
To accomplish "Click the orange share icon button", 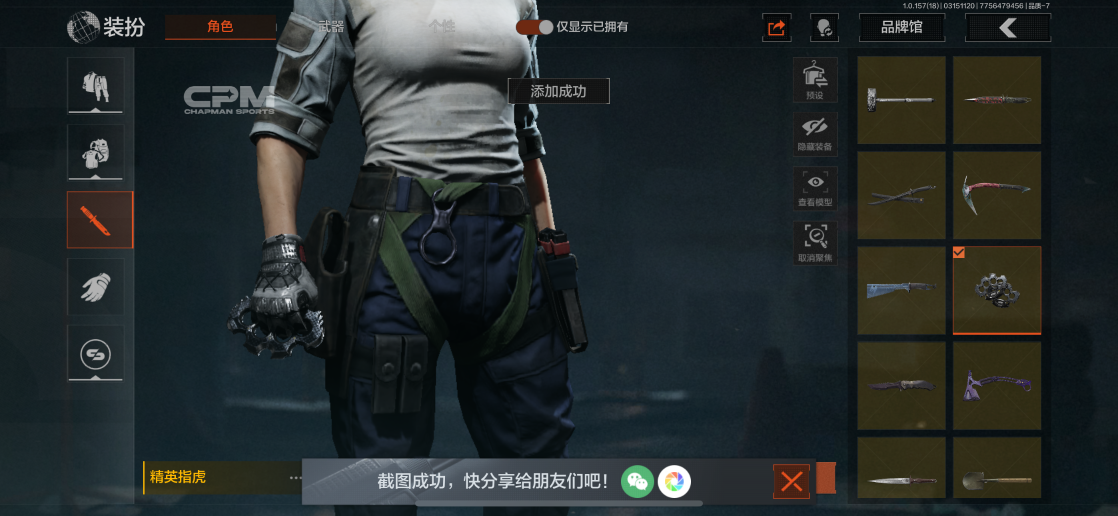I will click(x=776, y=28).
